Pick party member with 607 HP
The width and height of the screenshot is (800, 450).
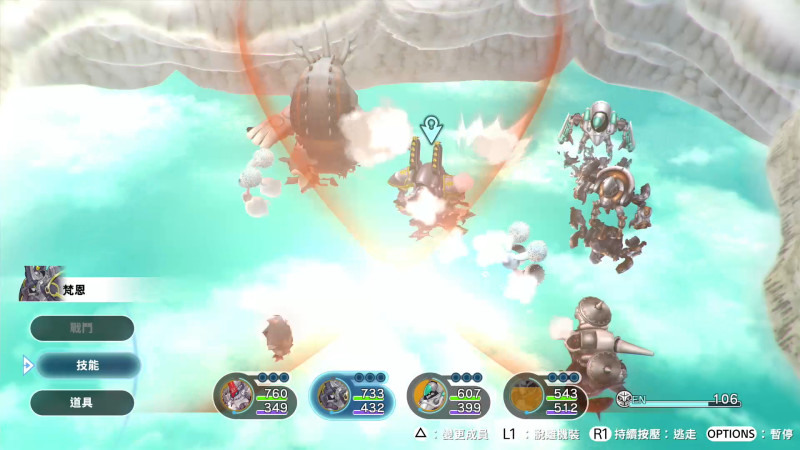point(447,395)
